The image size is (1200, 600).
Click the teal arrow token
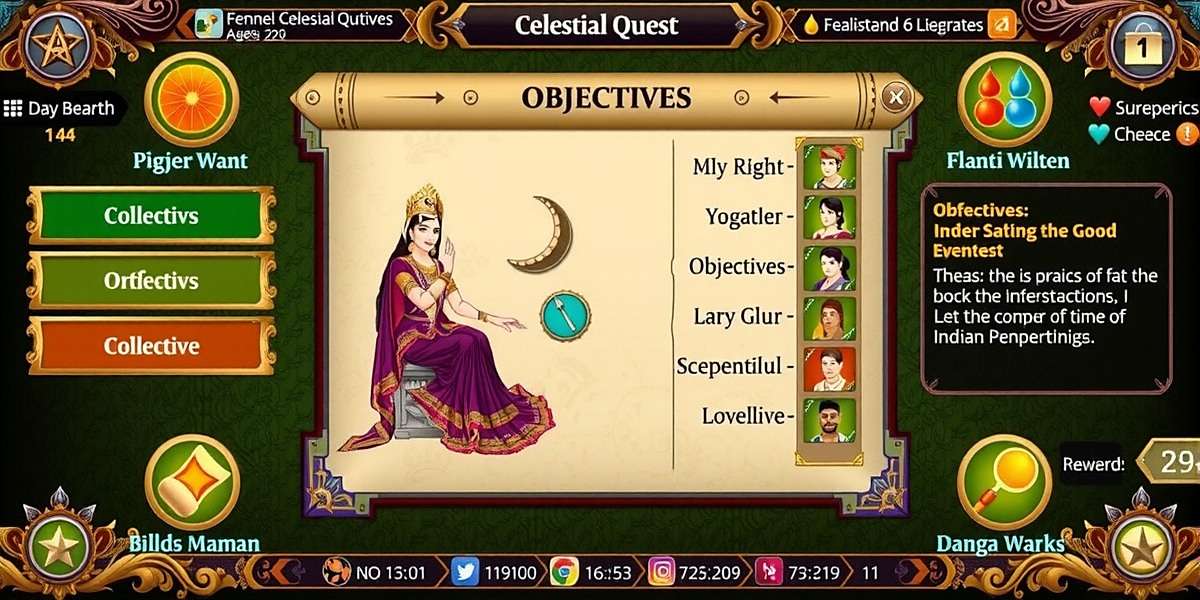tap(565, 315)
